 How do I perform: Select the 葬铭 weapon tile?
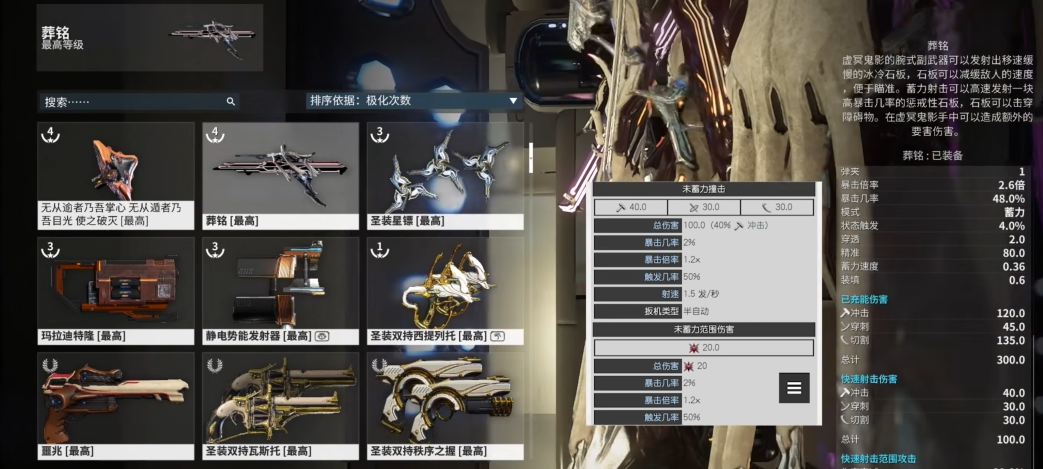pyautogui.click(x=280, y=175)
